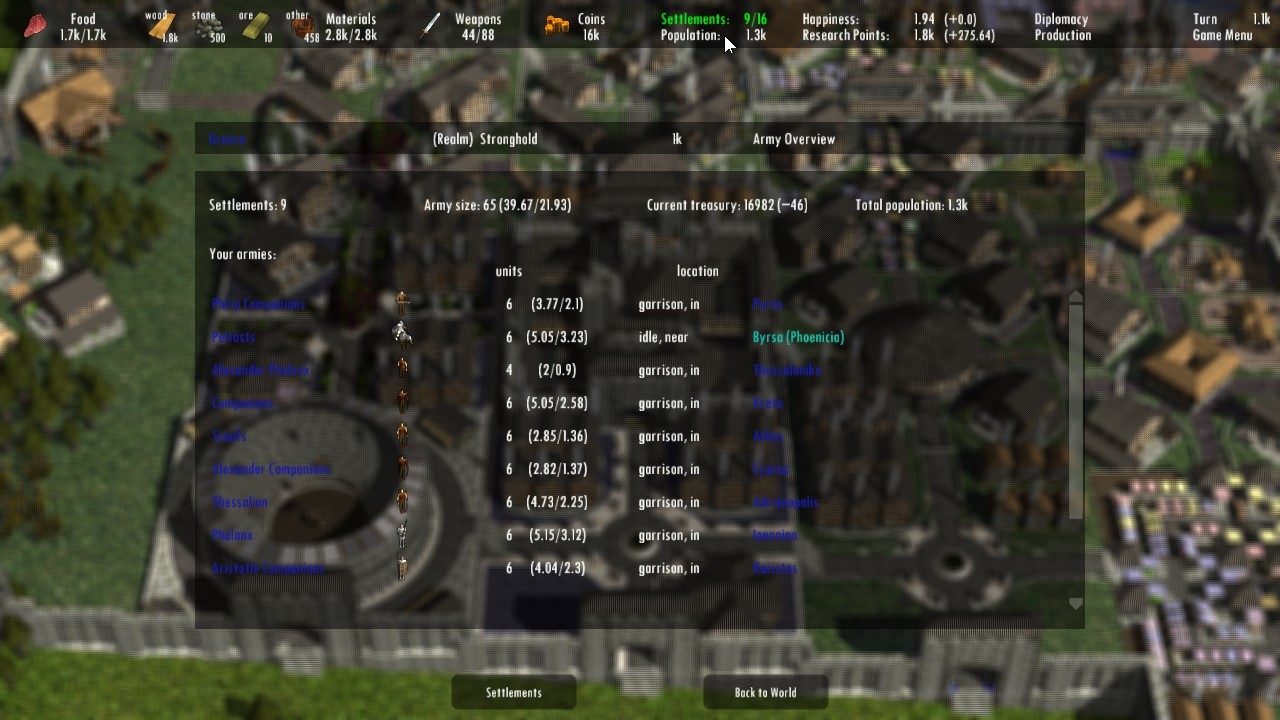This screenshot has height=720, width=1280.
Task: Select the mounted Peltasts unit icon
Action: 402,332
